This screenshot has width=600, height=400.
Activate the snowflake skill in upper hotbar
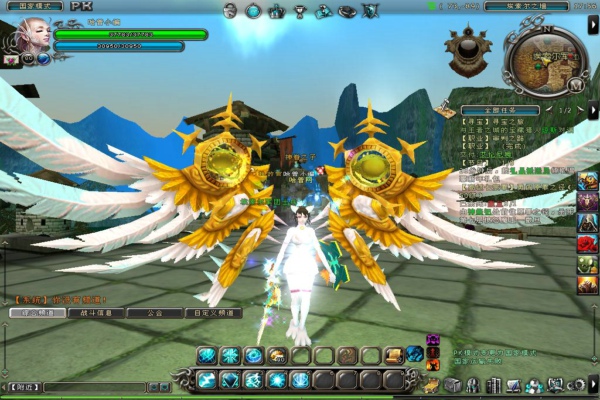click(229, 355)
